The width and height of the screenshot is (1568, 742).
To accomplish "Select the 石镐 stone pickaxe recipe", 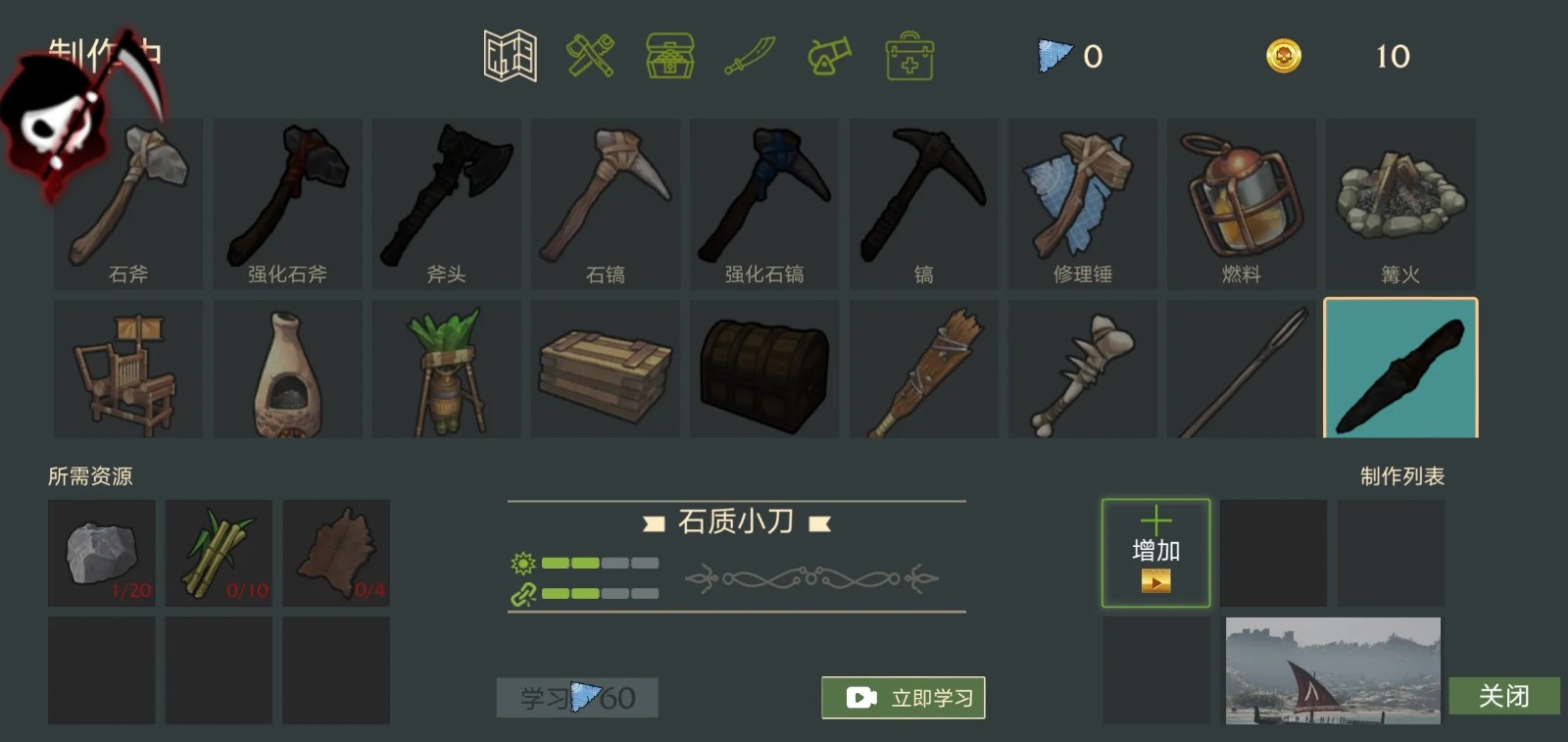I will point(605,203).
